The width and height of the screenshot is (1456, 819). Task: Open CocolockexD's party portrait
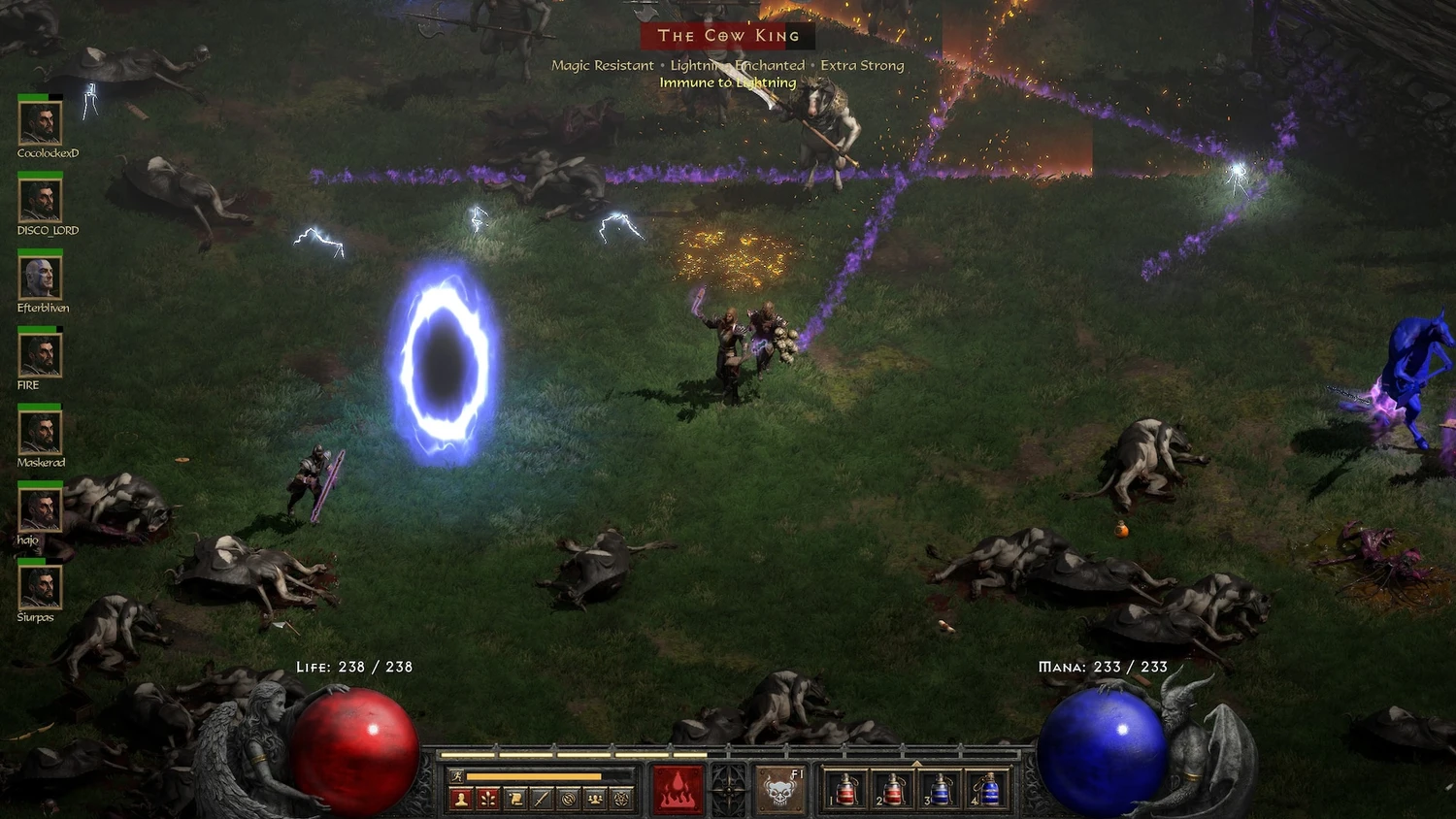point(40,123)
